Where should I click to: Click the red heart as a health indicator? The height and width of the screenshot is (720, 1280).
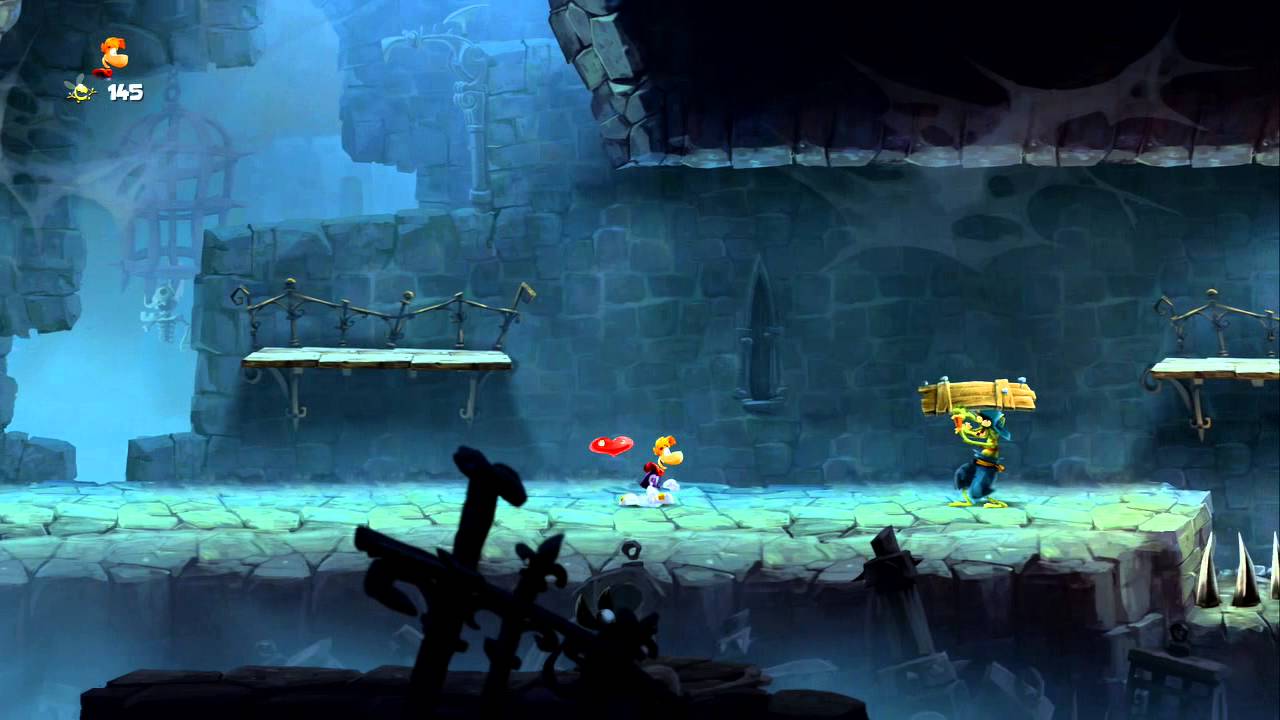610,447
